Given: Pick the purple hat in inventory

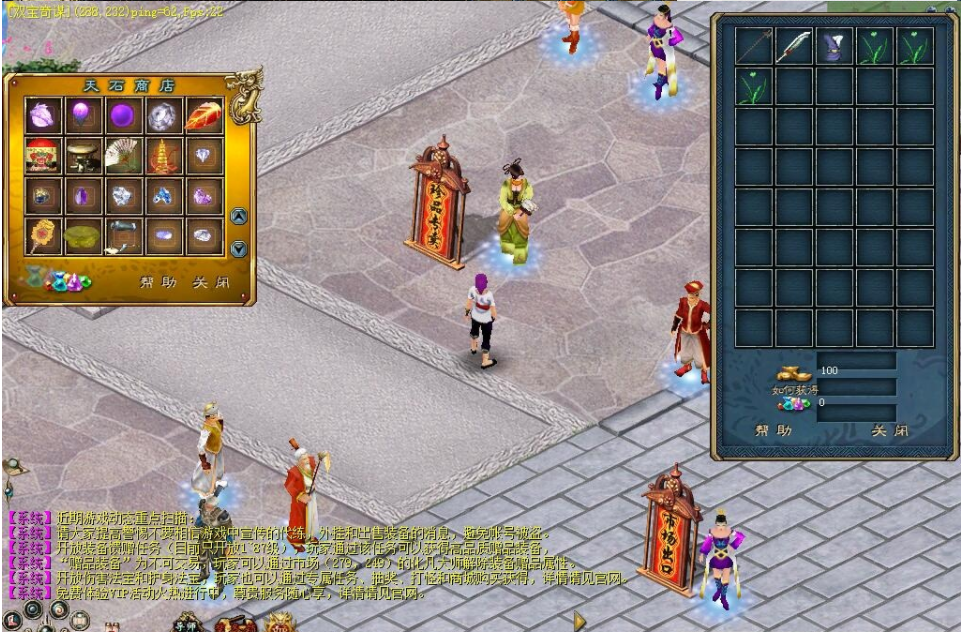Looking at the screenshot, I should (834, 47).
